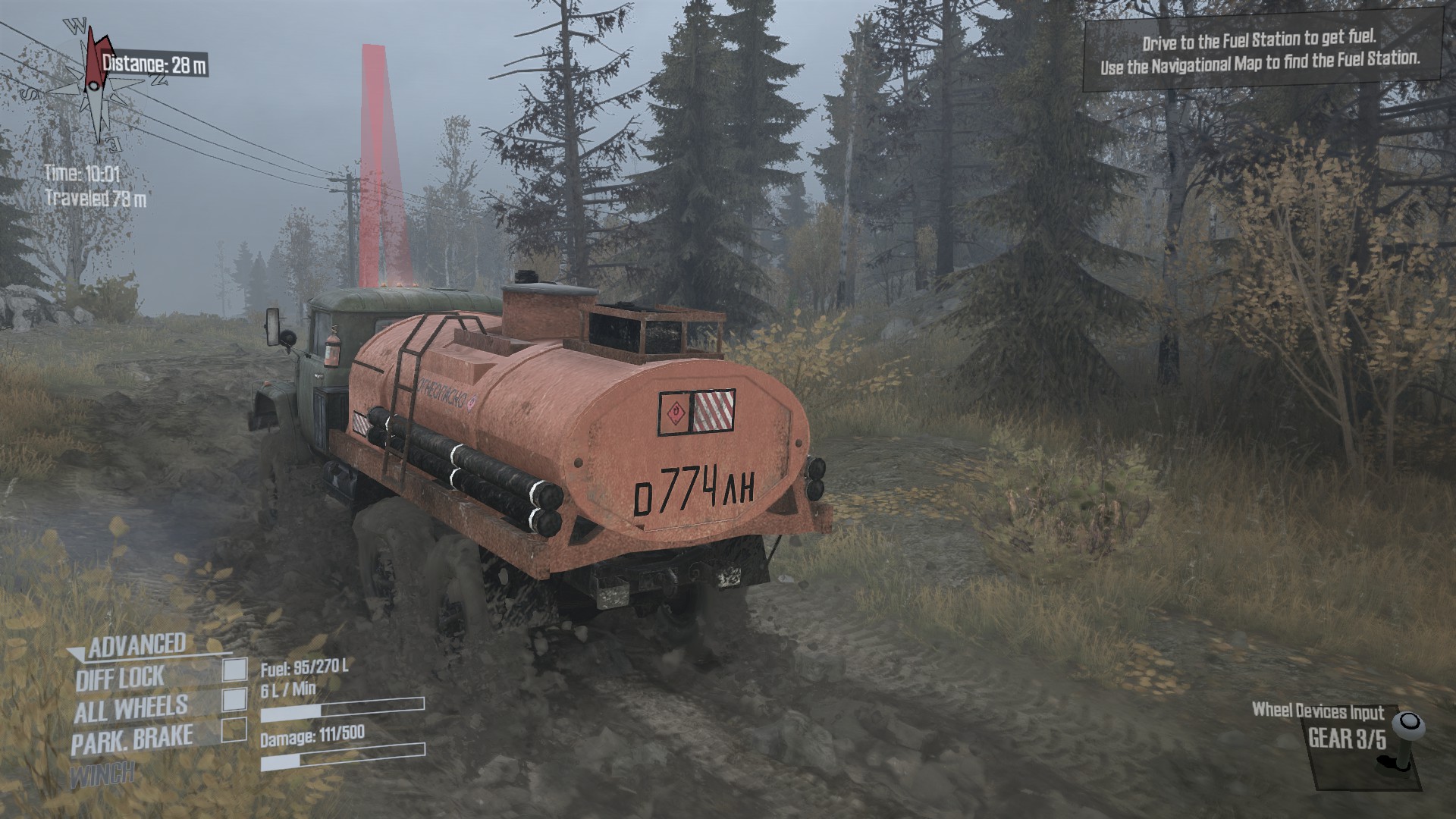This screenshot has height=819, width=1456.
Task: Activate the Winch option
Action: (x=102, y=774)
